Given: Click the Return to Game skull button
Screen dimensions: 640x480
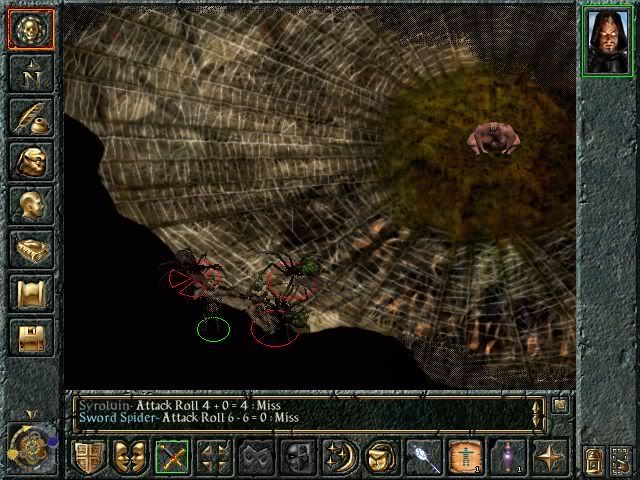Looking at the screenshot, I should [x=30, y=29].
